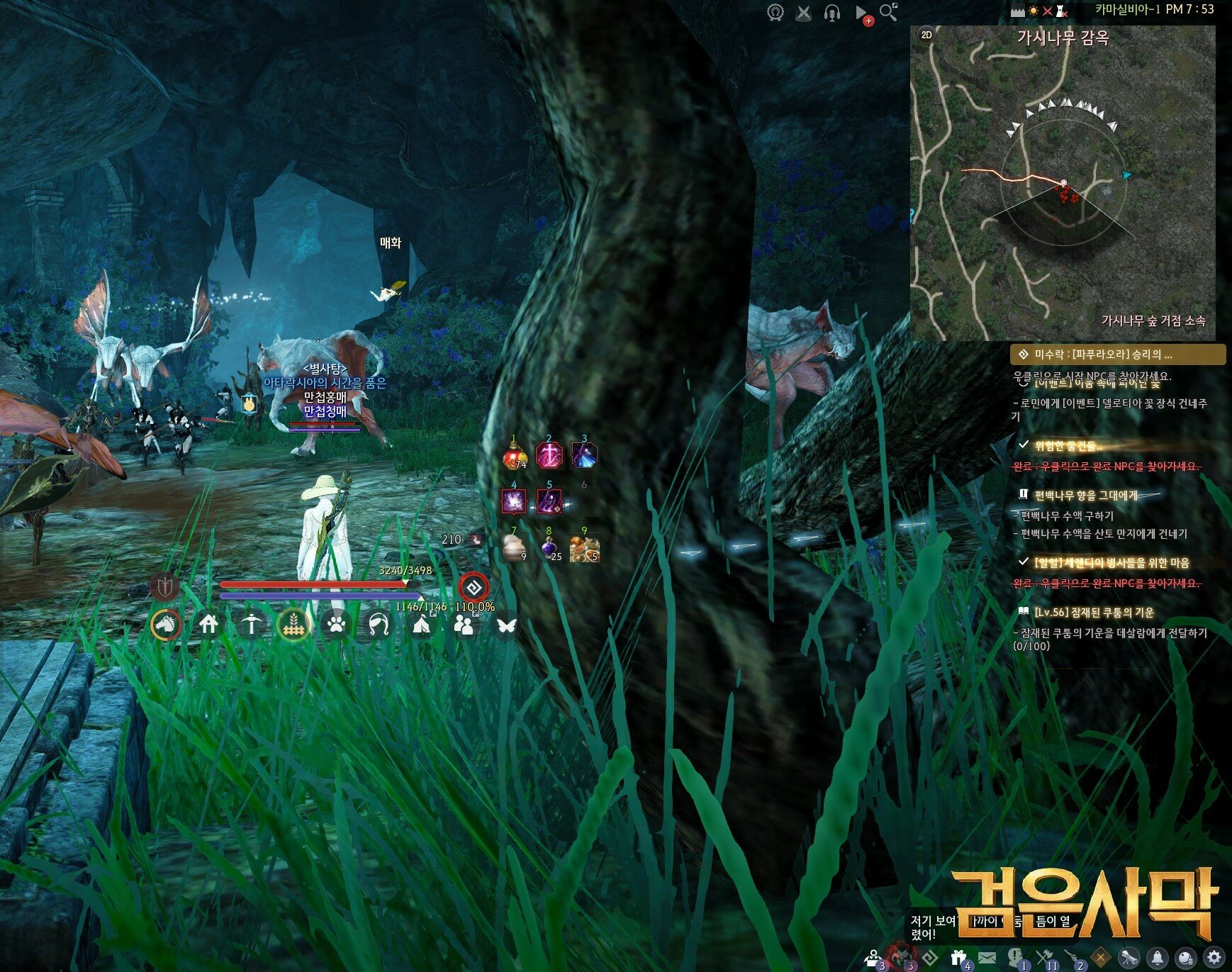This screenshot has width=1232, height=972.
Task: Open the envelope mail icon
Action: pos(987,957)
